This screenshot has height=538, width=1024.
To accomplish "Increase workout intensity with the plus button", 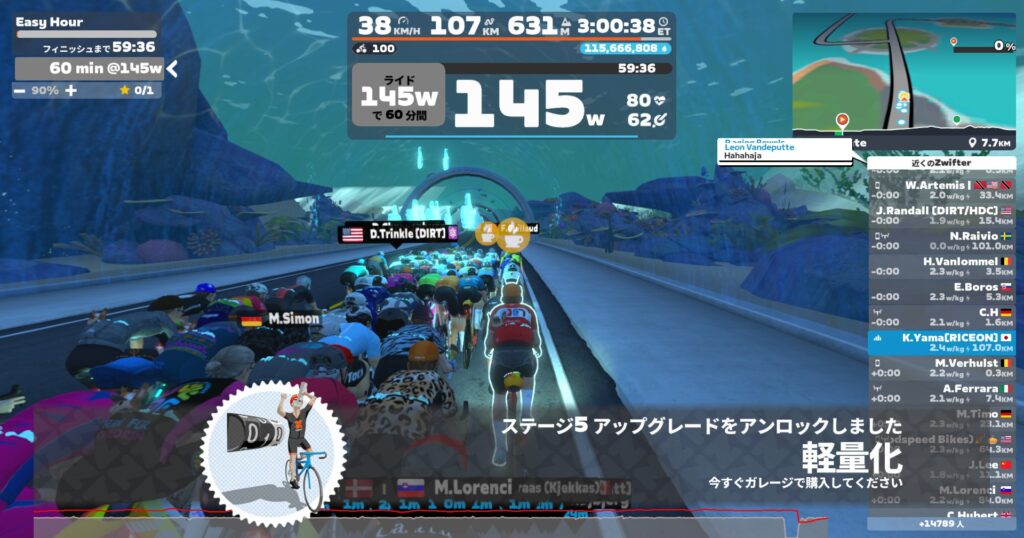I will coord(70,90).
